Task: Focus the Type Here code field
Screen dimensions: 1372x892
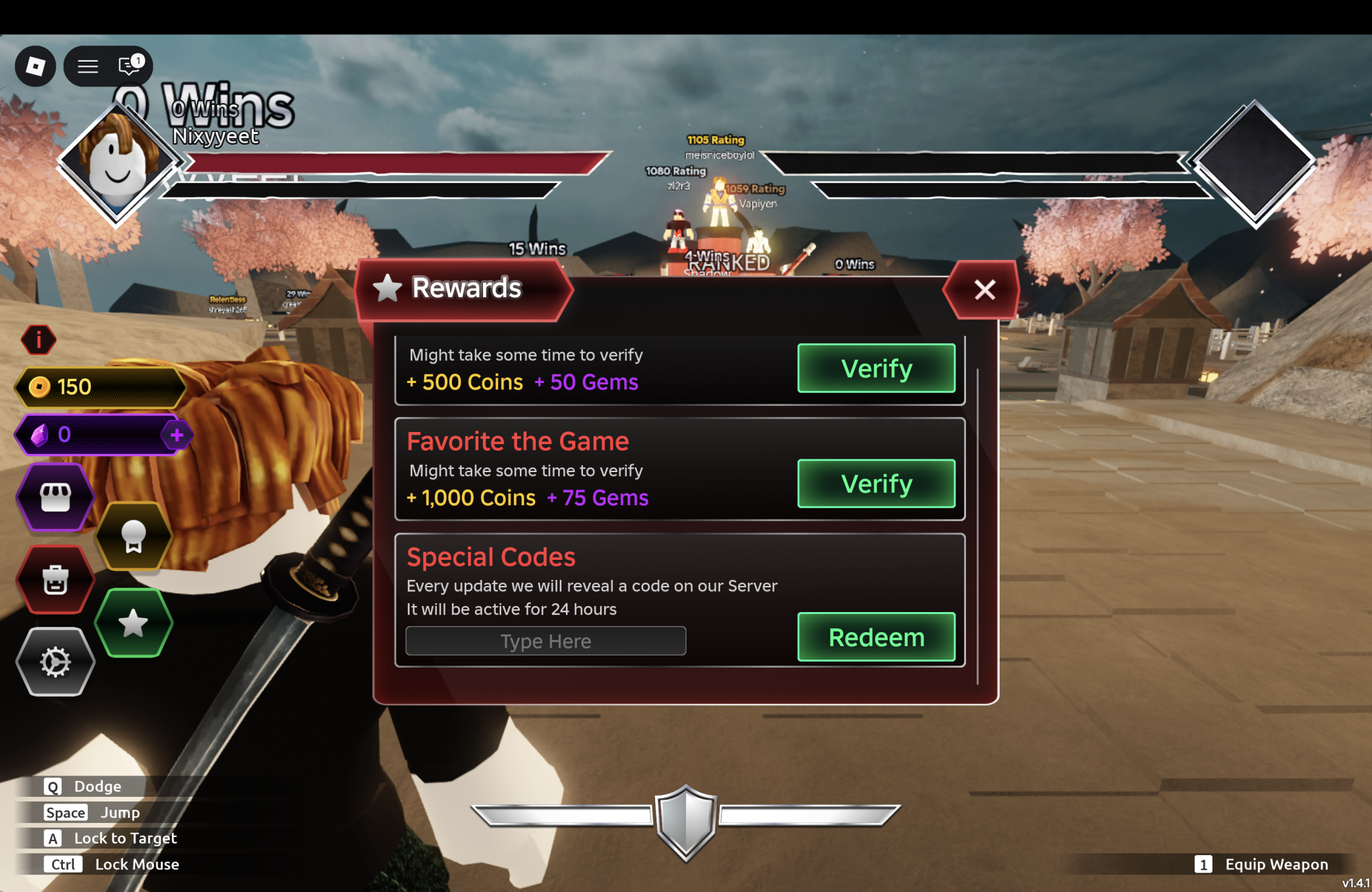Action: pos(545,641)
